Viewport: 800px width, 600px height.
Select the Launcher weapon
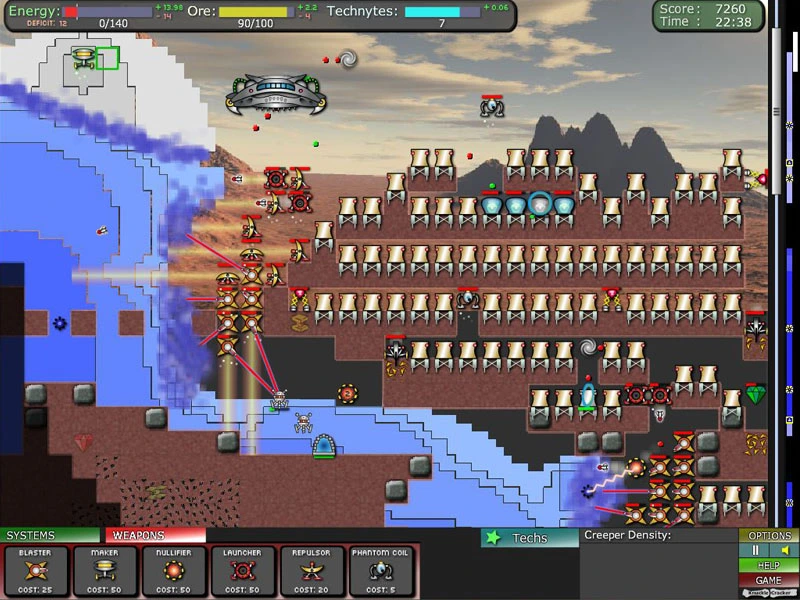tap(243, 570)
